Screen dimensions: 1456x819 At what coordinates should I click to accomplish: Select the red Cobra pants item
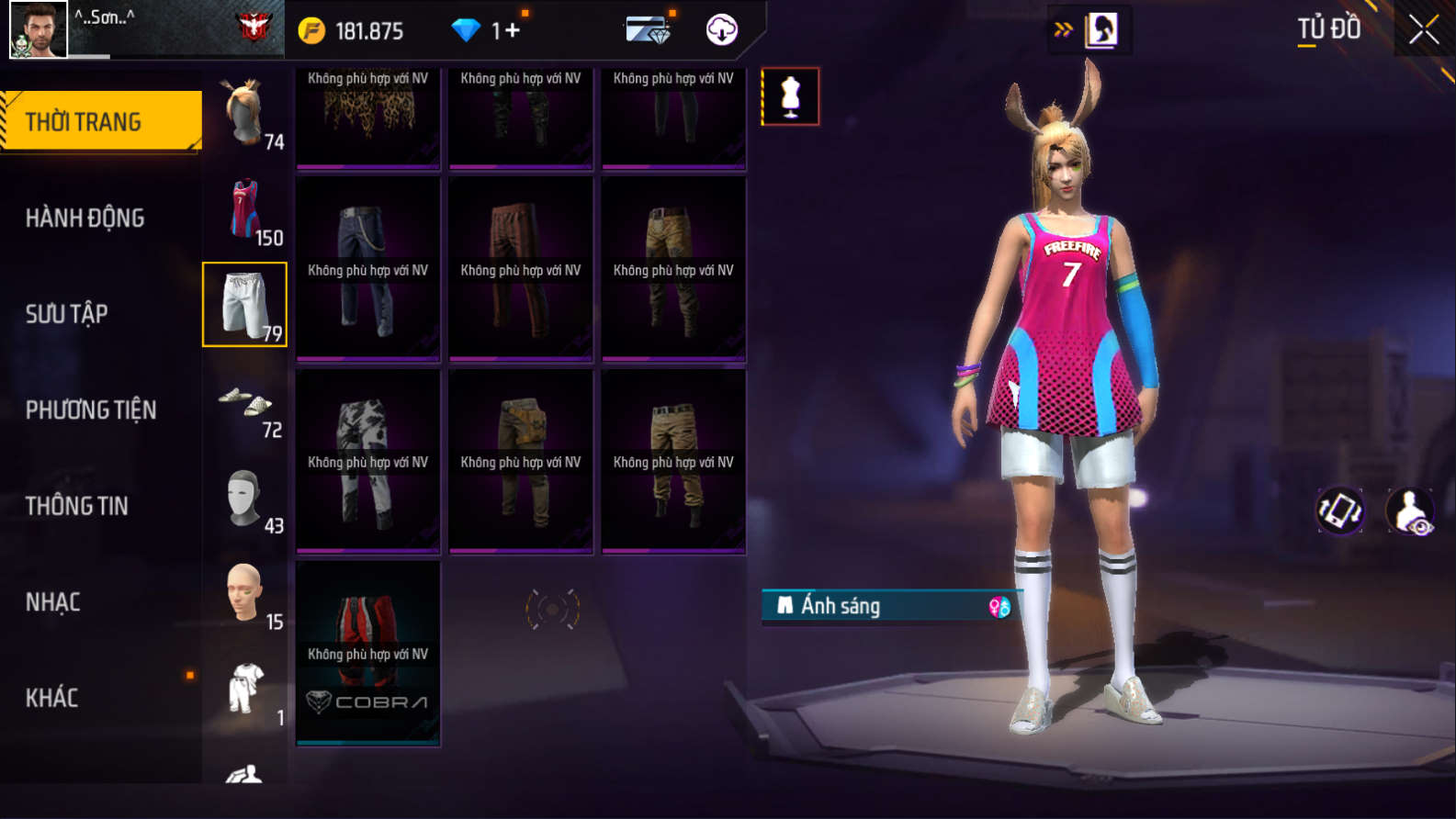(367, 653)
